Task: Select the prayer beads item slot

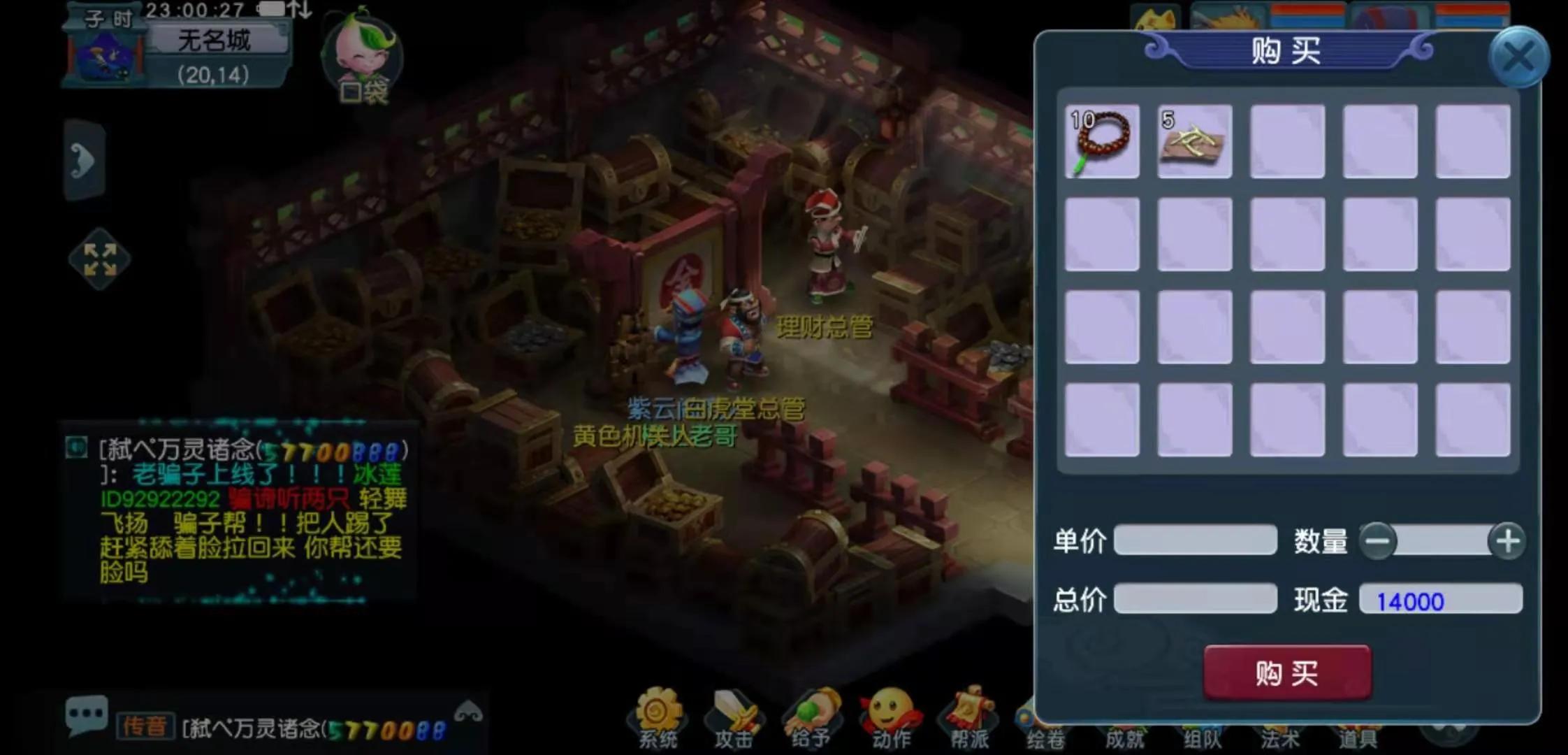Action: (x=1102, y=142)
